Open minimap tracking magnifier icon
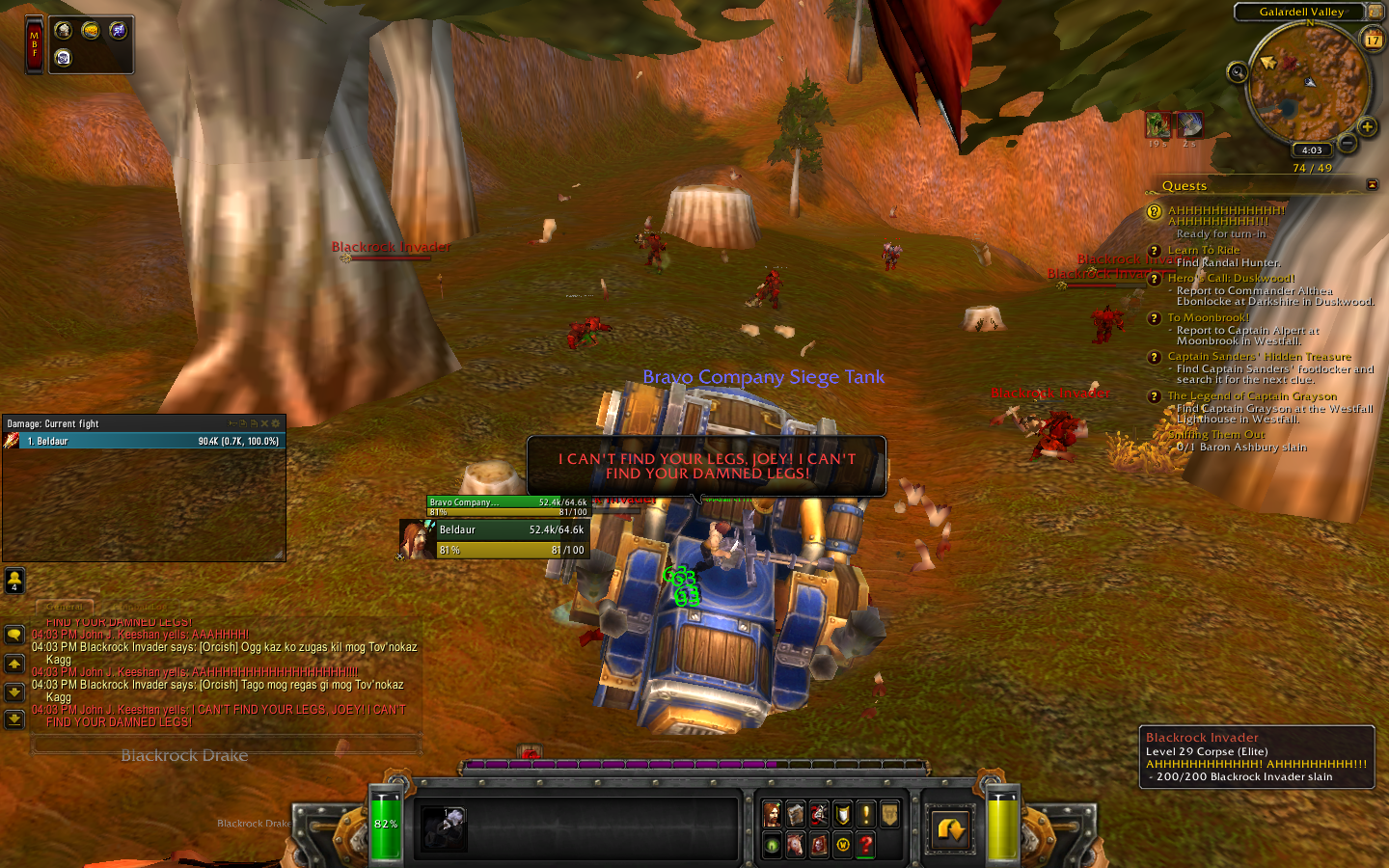 click(x=1238, y=72)
